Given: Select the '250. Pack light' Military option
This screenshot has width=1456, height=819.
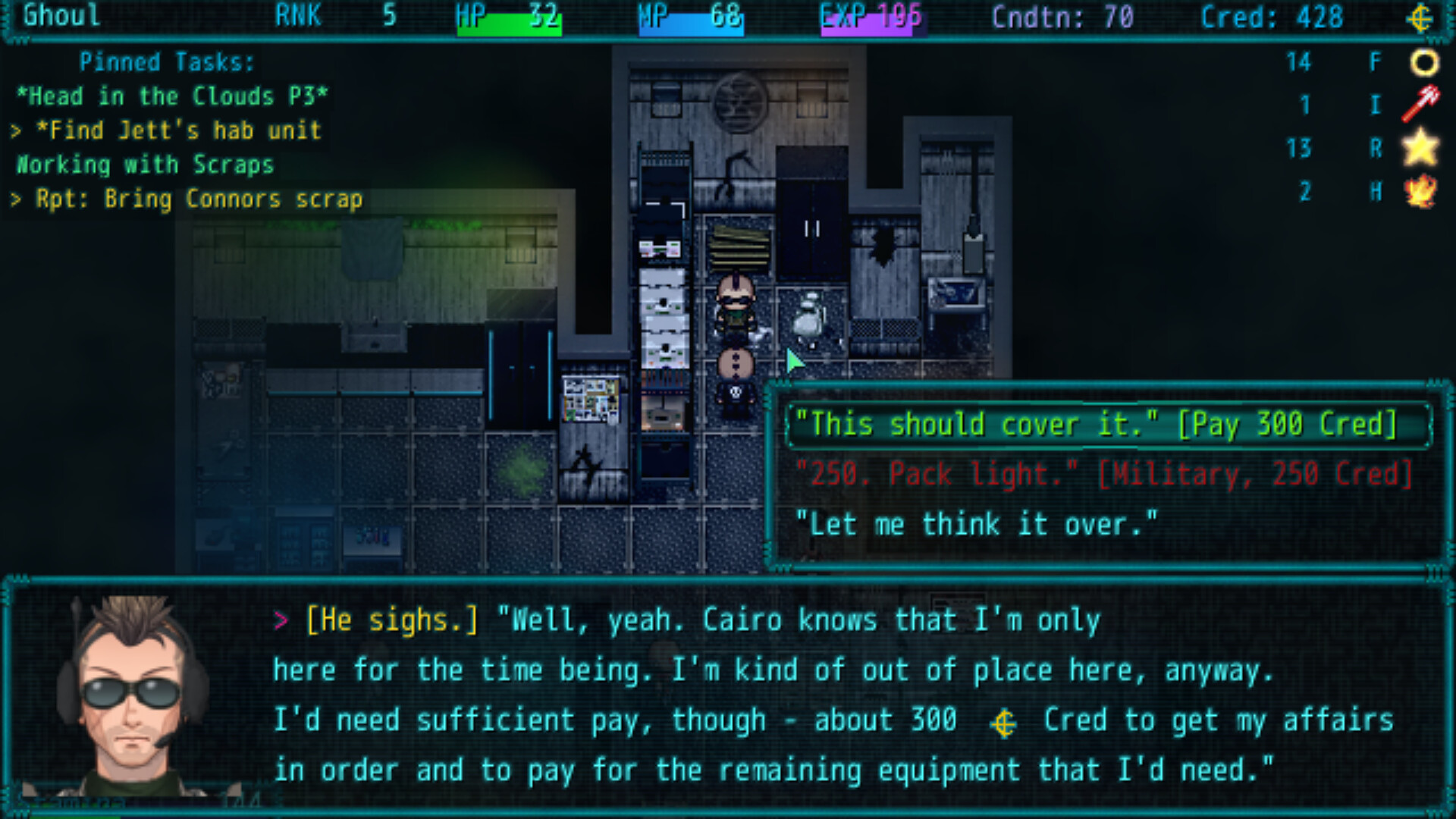Looking at the screenshot, I should (x=1105, y=473).
